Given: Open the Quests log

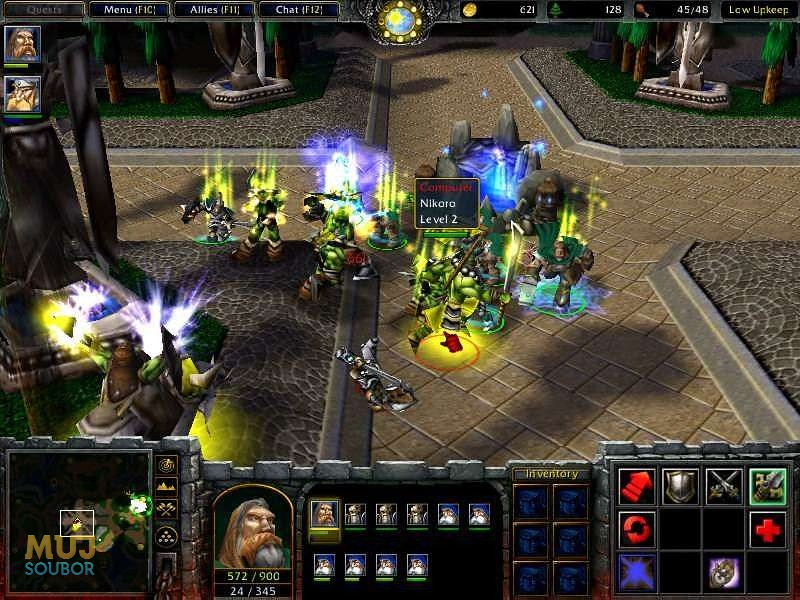Looking at the screenshot, I should coord(42,10).
